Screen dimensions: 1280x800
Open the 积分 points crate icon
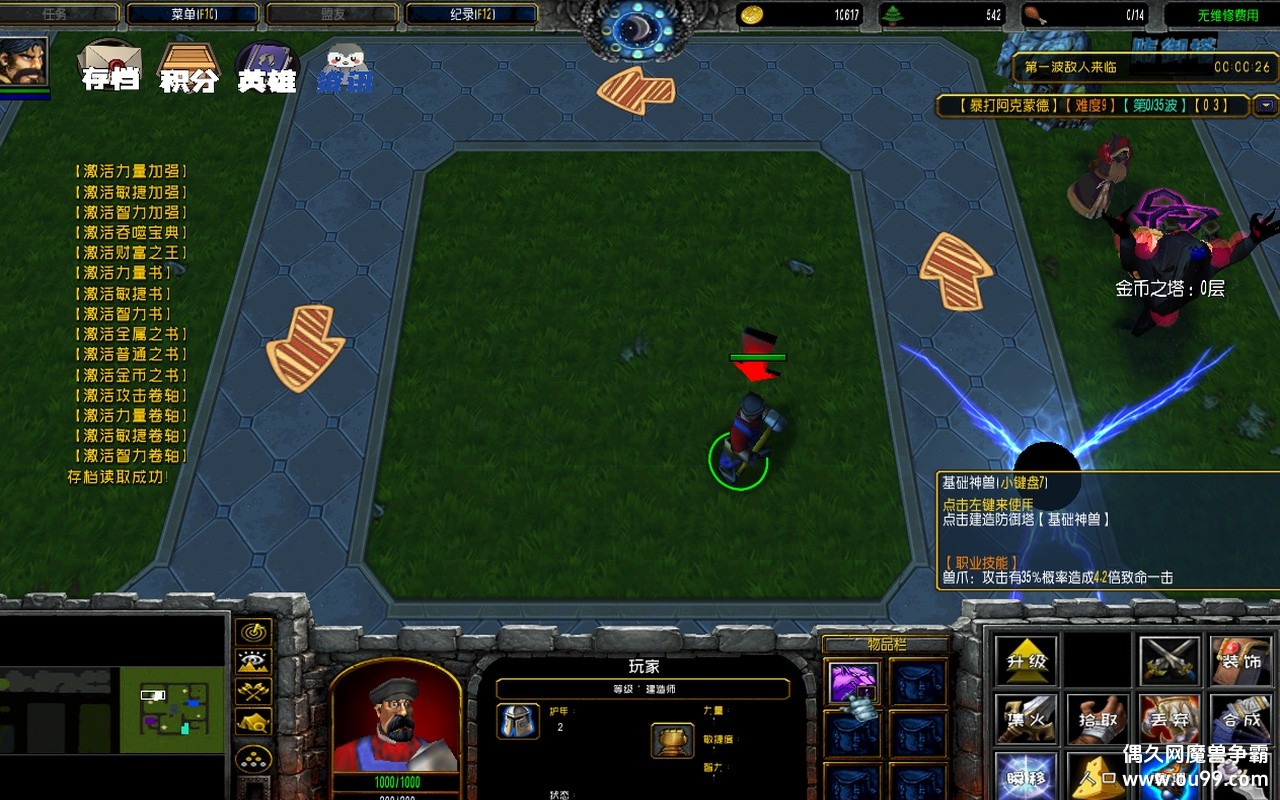(x=189, y=66)
